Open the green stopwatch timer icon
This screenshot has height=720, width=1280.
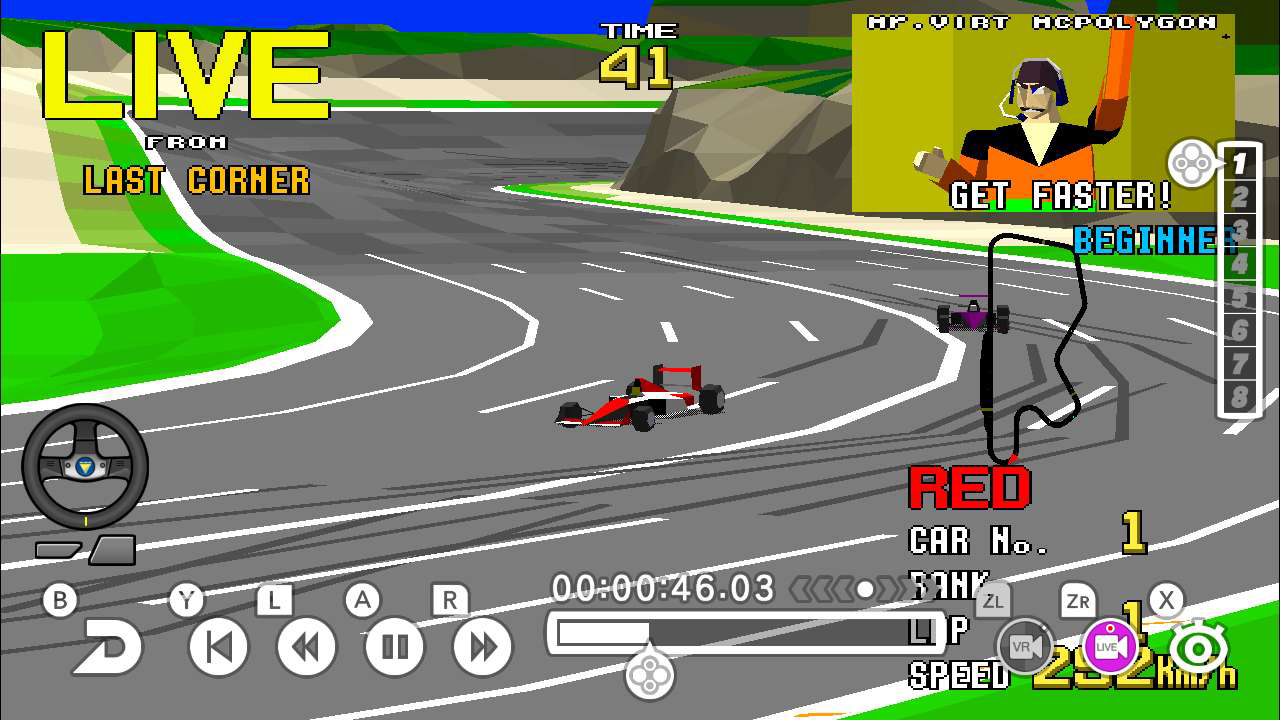[1197, 646]
